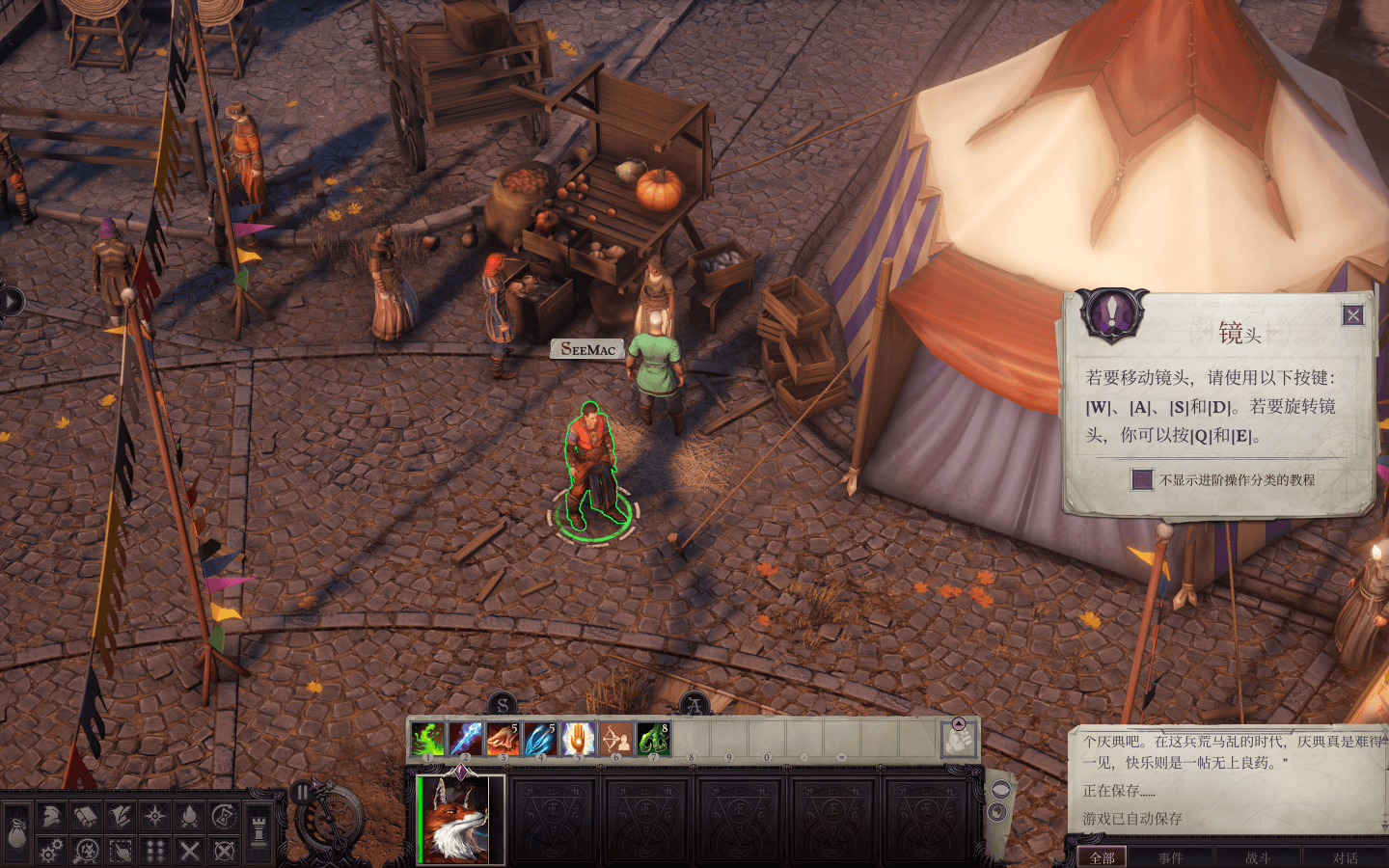This screenshot has height=868, width=1389.
Task: Pause the game with the pause button
Action: 303,793
